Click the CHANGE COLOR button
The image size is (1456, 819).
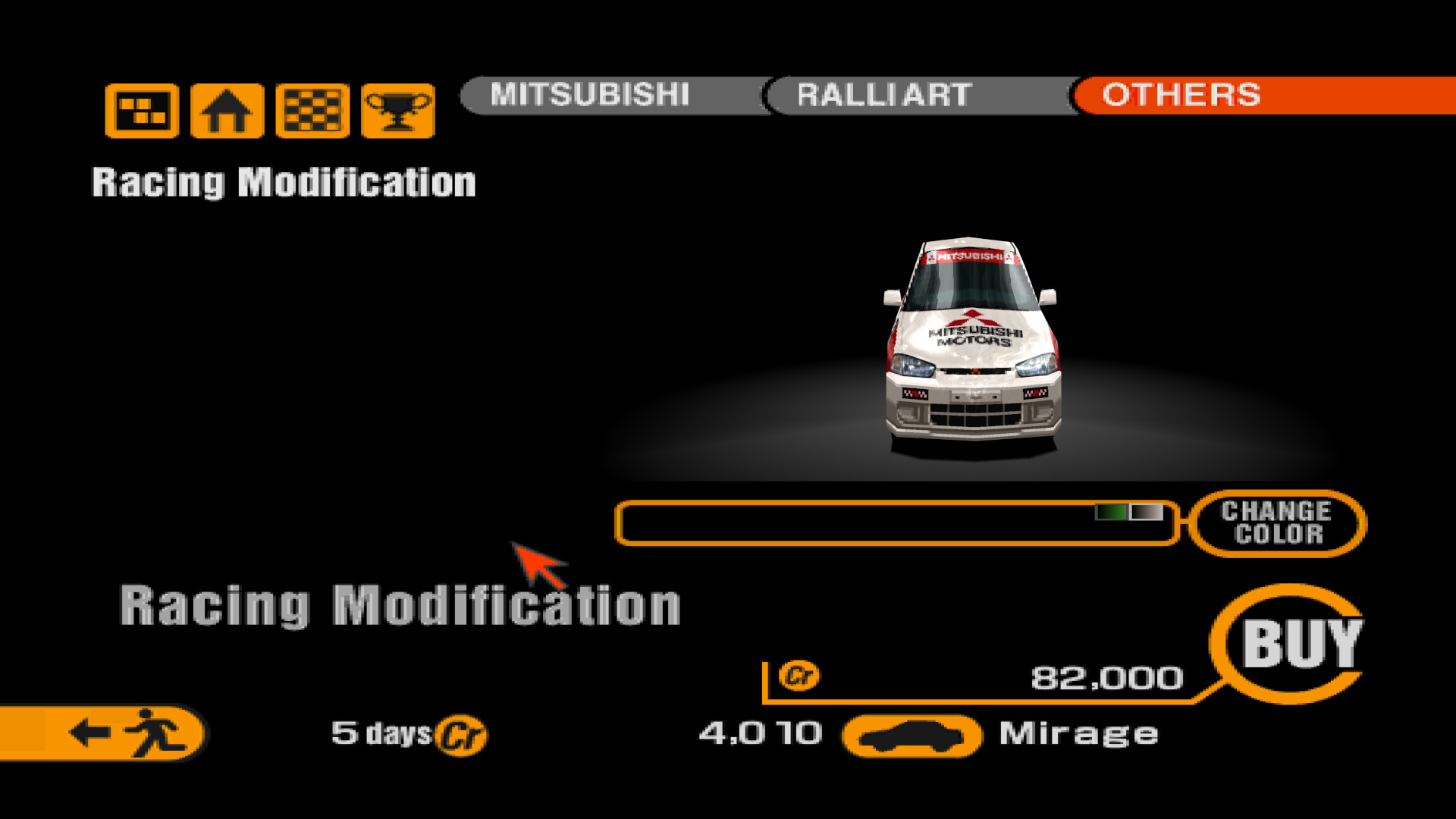pyautogui.click(x=1276, y=523)
